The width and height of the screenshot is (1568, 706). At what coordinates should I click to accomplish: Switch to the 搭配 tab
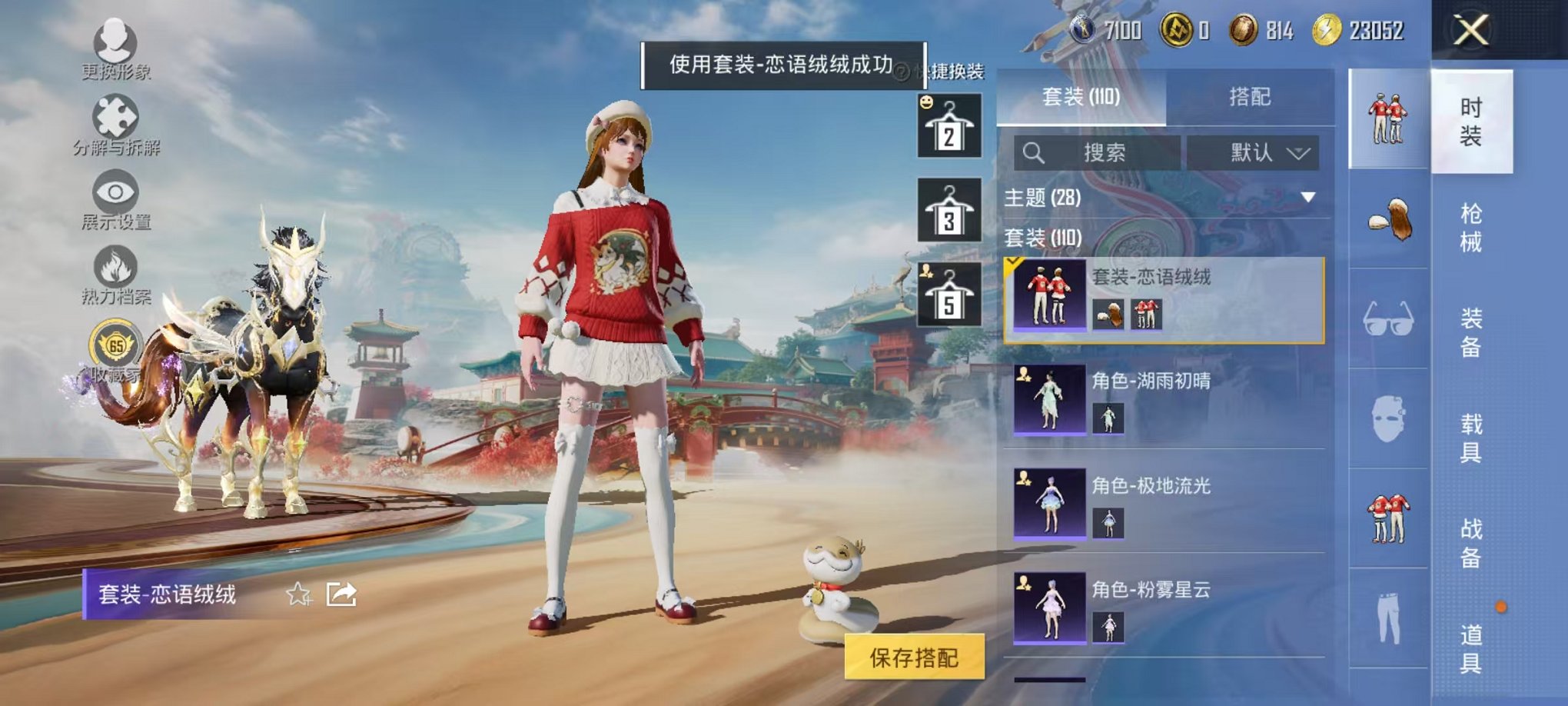point(1251,95)
